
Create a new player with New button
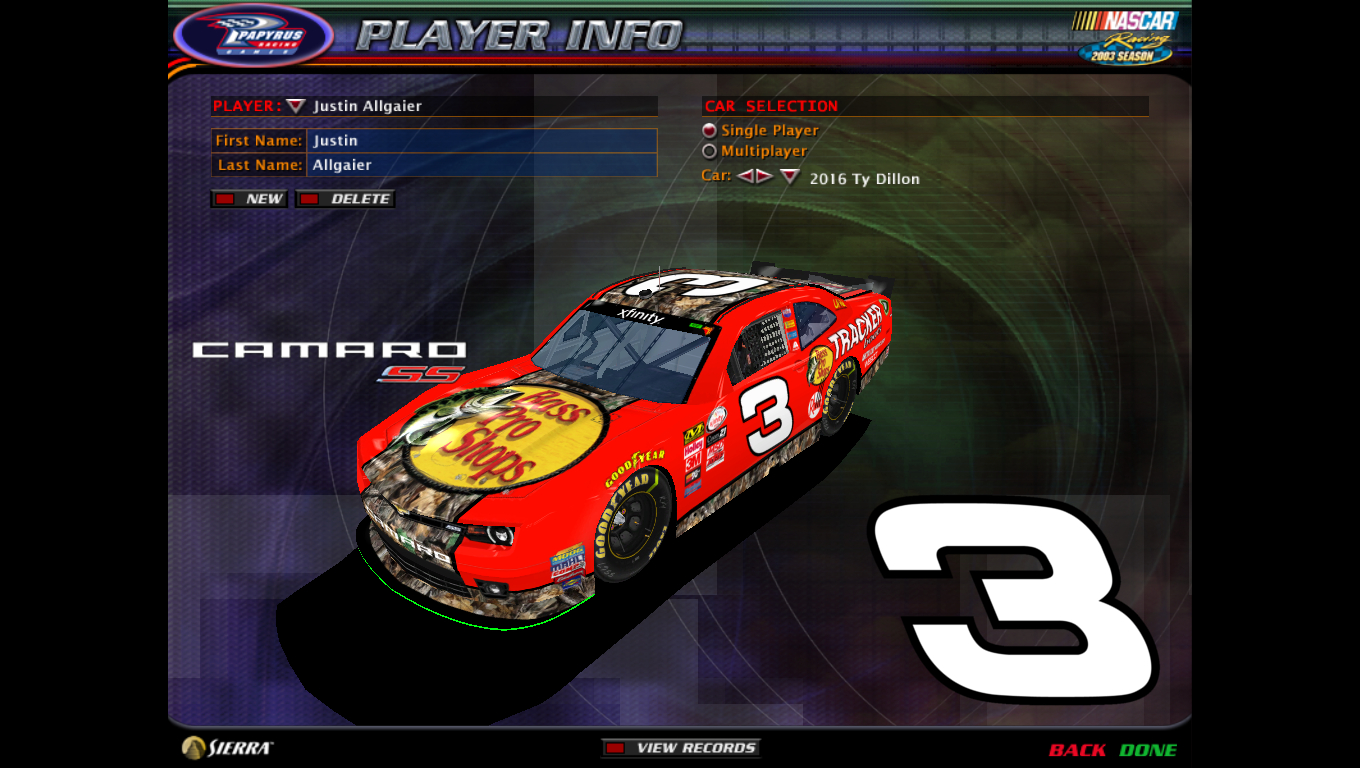(x=250, y=199)
